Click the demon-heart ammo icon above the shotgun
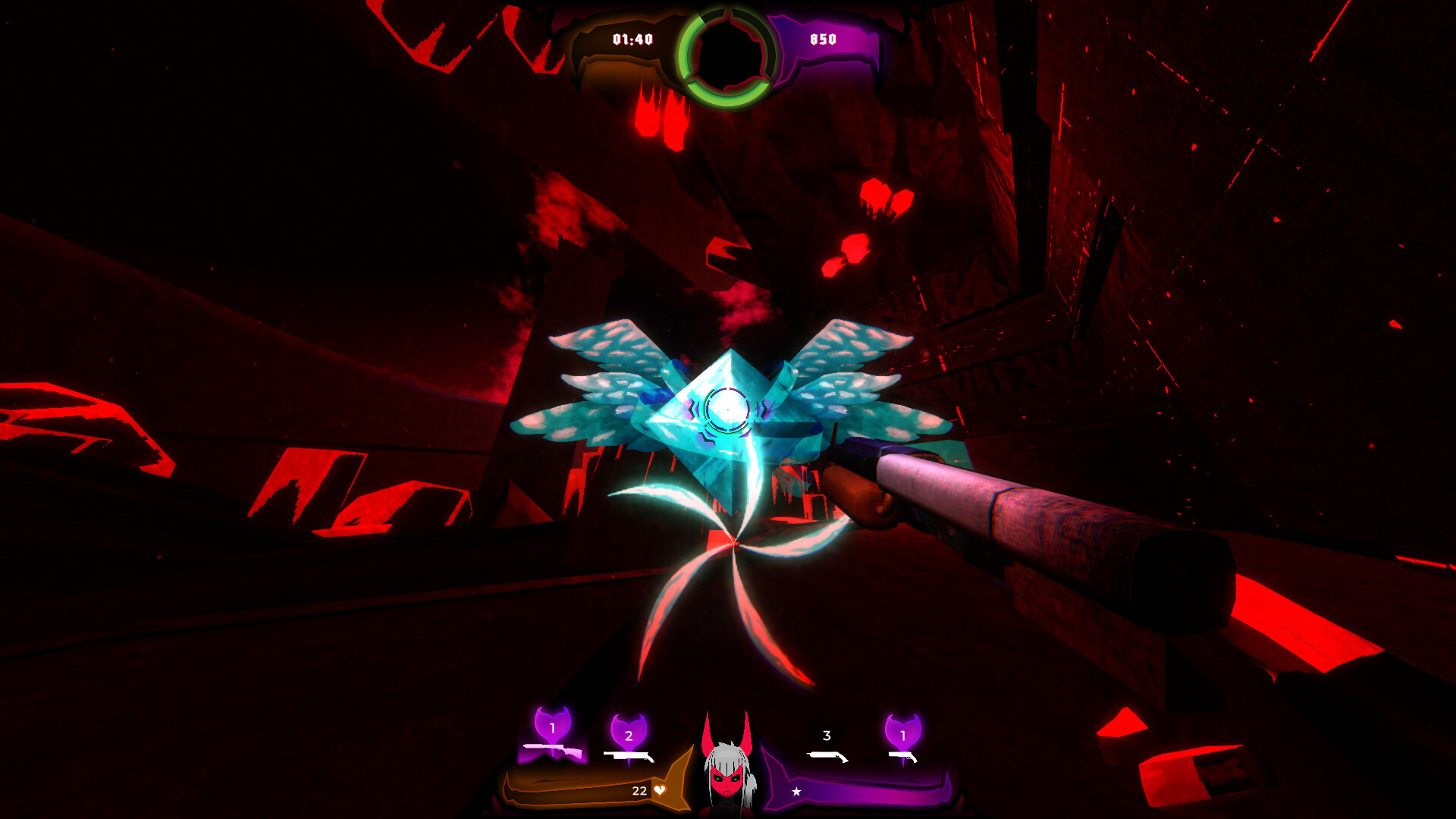This screenshot has height=819, width=1456. (628, 732)
